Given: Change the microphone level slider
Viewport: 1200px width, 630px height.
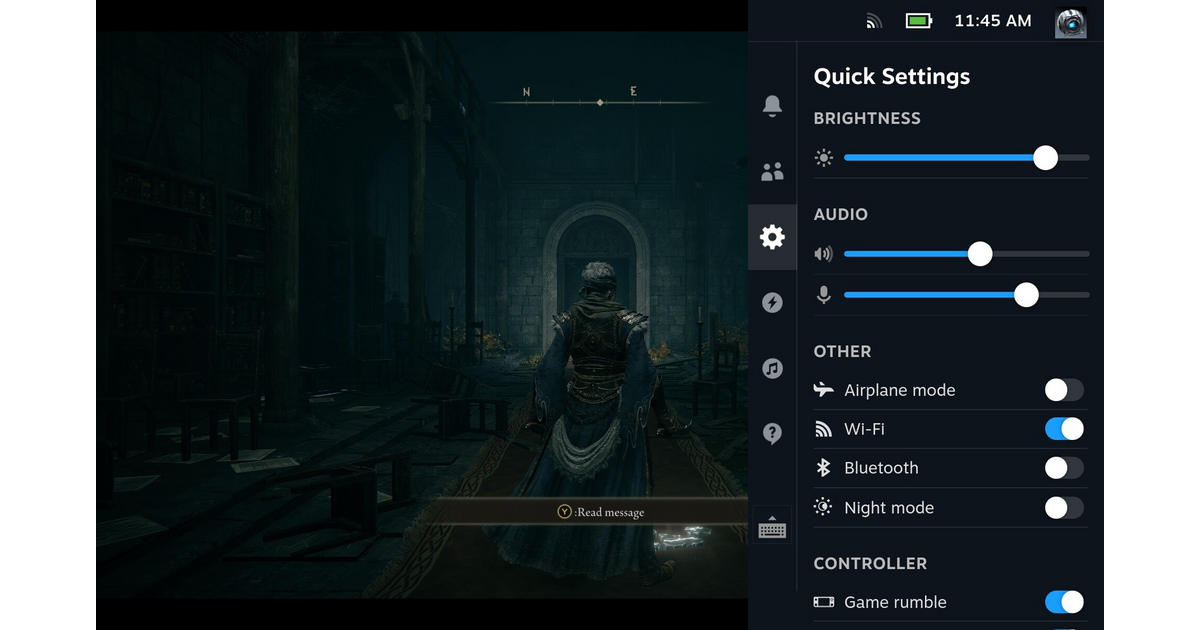Looking at the screenshot, I should 1026,295.
